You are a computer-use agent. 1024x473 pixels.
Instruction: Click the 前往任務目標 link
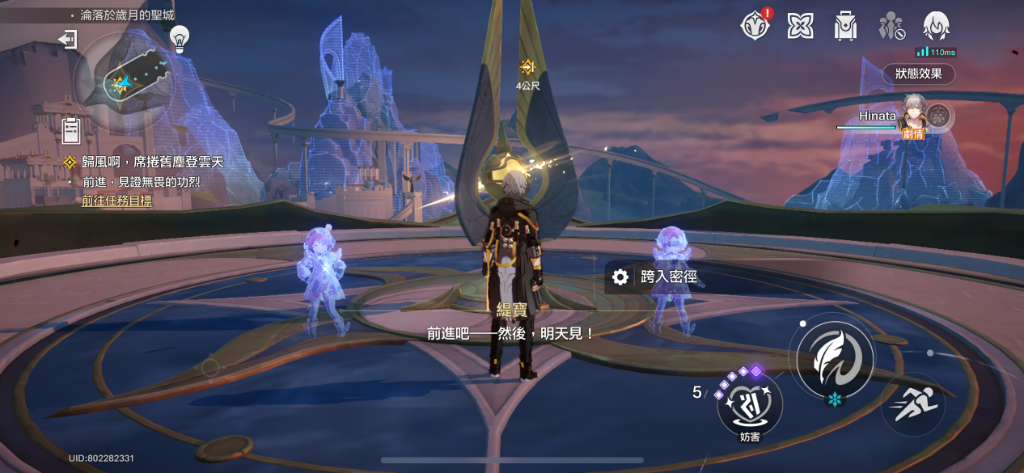pos(117,200)
